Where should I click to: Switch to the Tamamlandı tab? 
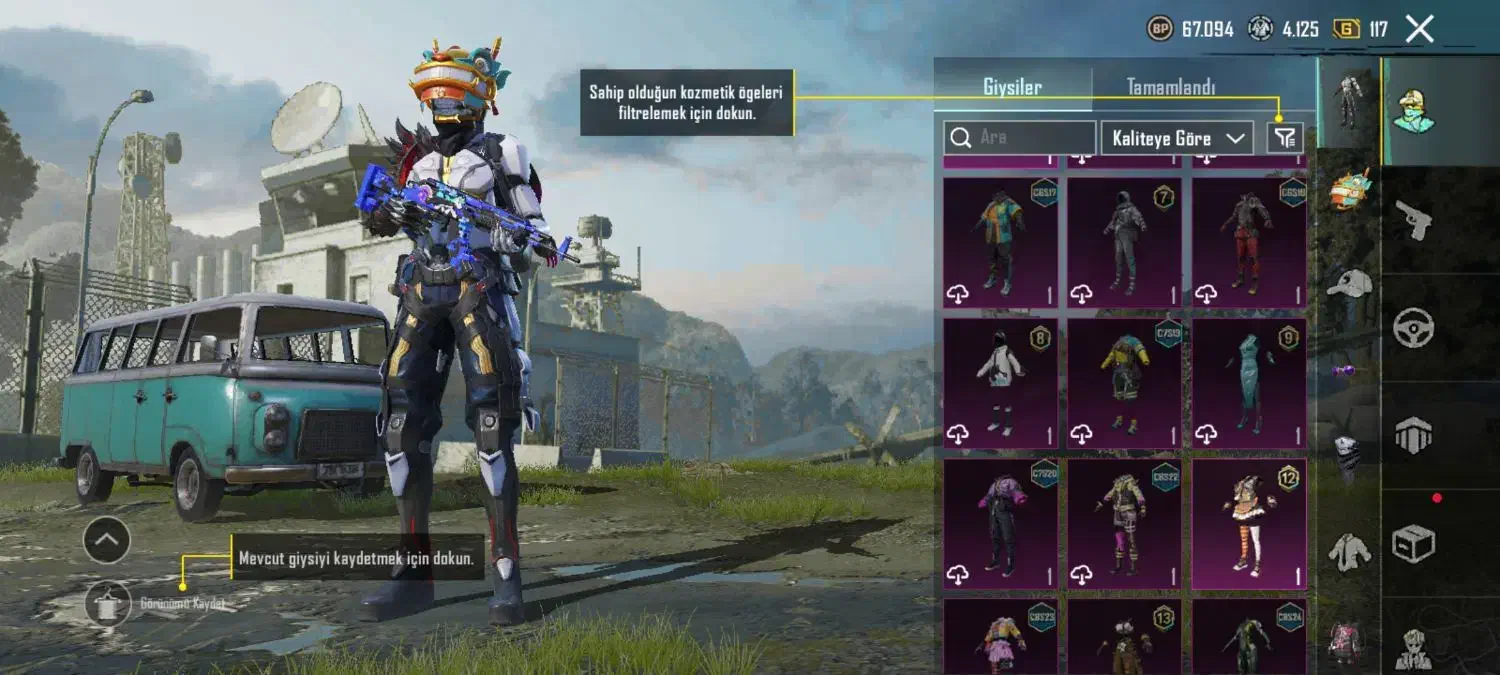[x=1170, y=87]
